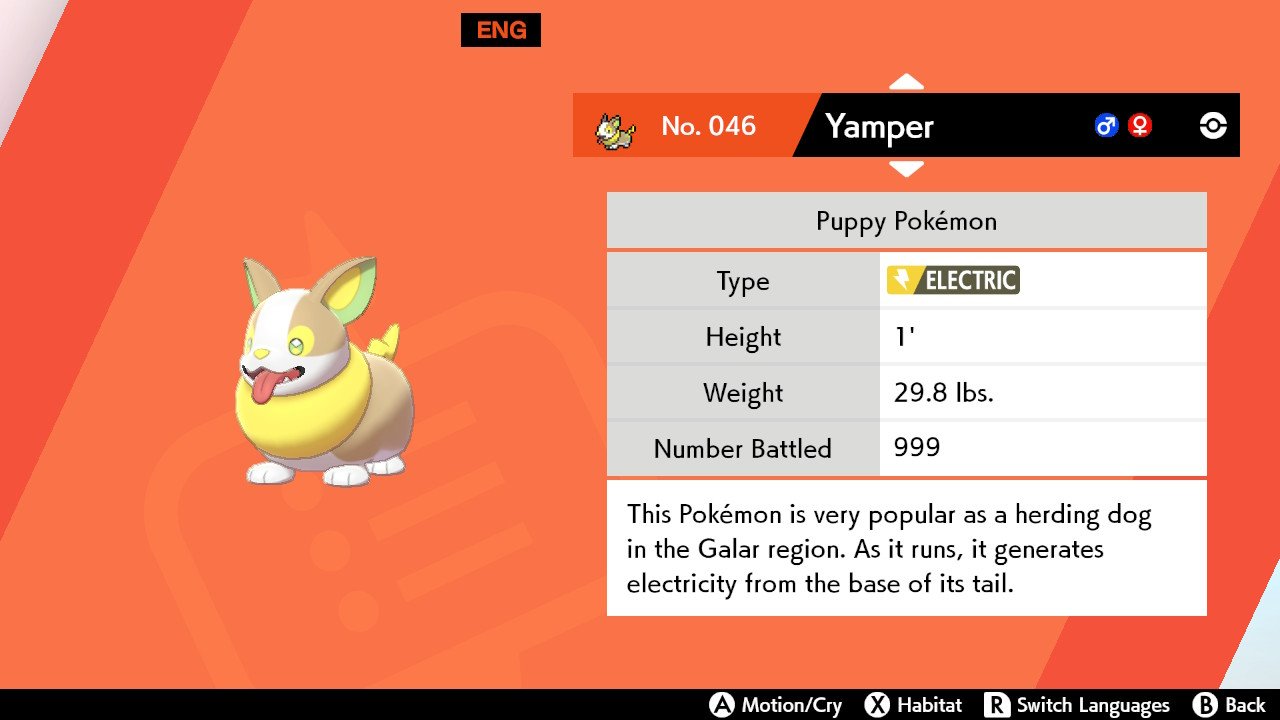Screen dimensions: 1280x720
Task: Go to the previous Pokédex entry arrow
Action: pos(906,81)
